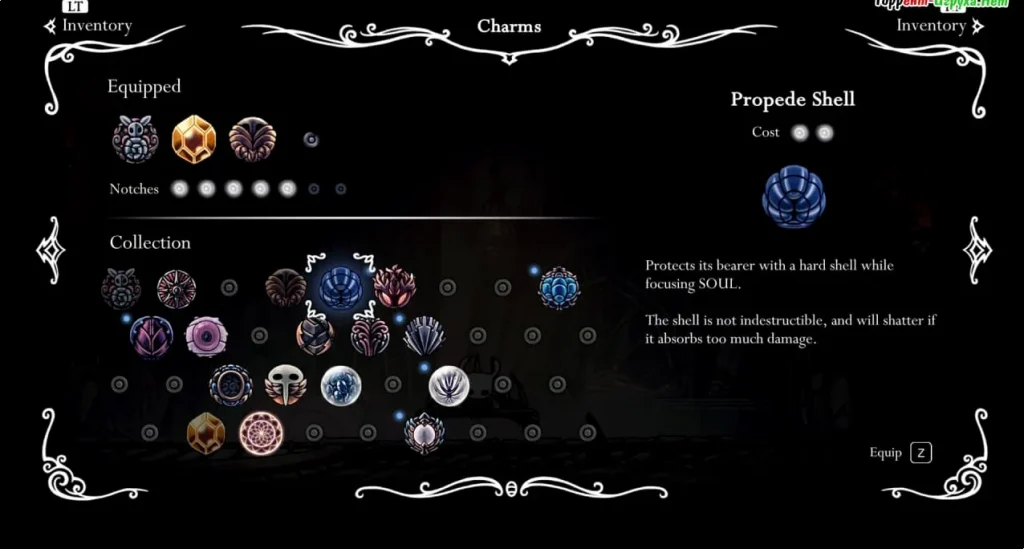The width and height of the screenshot is (1024, 549).
Task: Pick the white orb charm with dark tendrils
Action: (x=449, y=385)
